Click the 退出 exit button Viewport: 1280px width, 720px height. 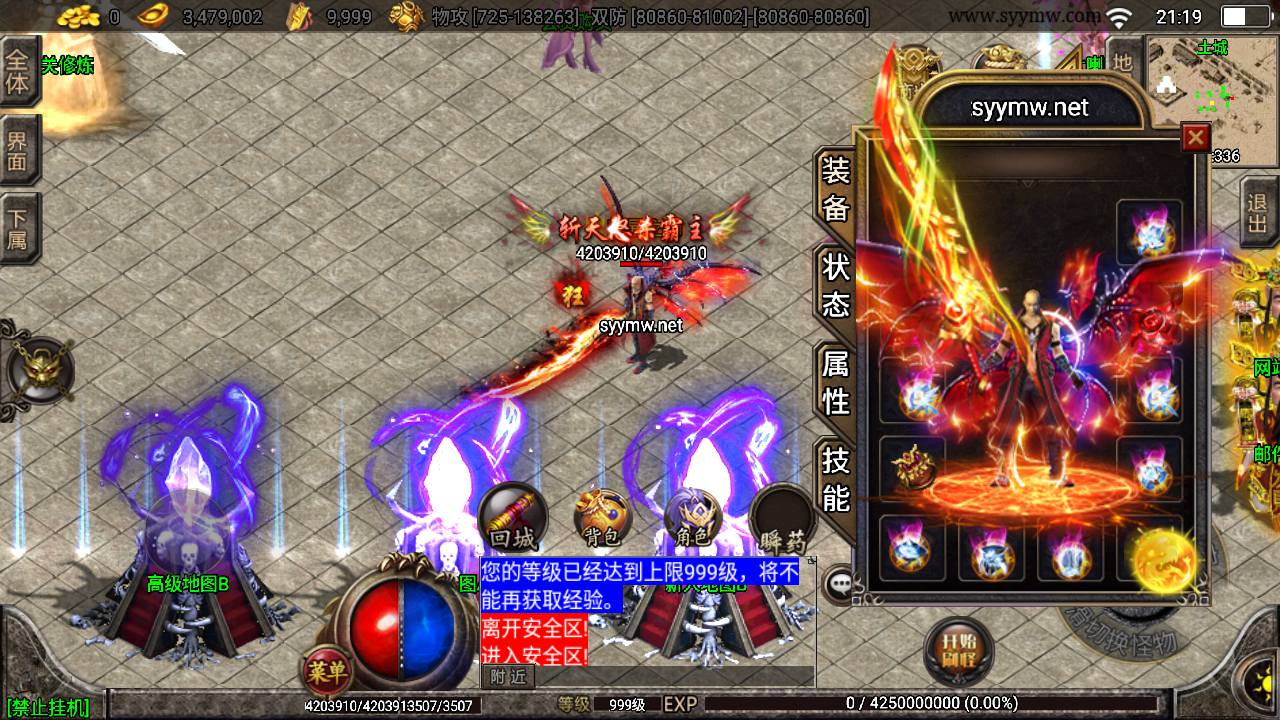click(x=1257, y=212)
